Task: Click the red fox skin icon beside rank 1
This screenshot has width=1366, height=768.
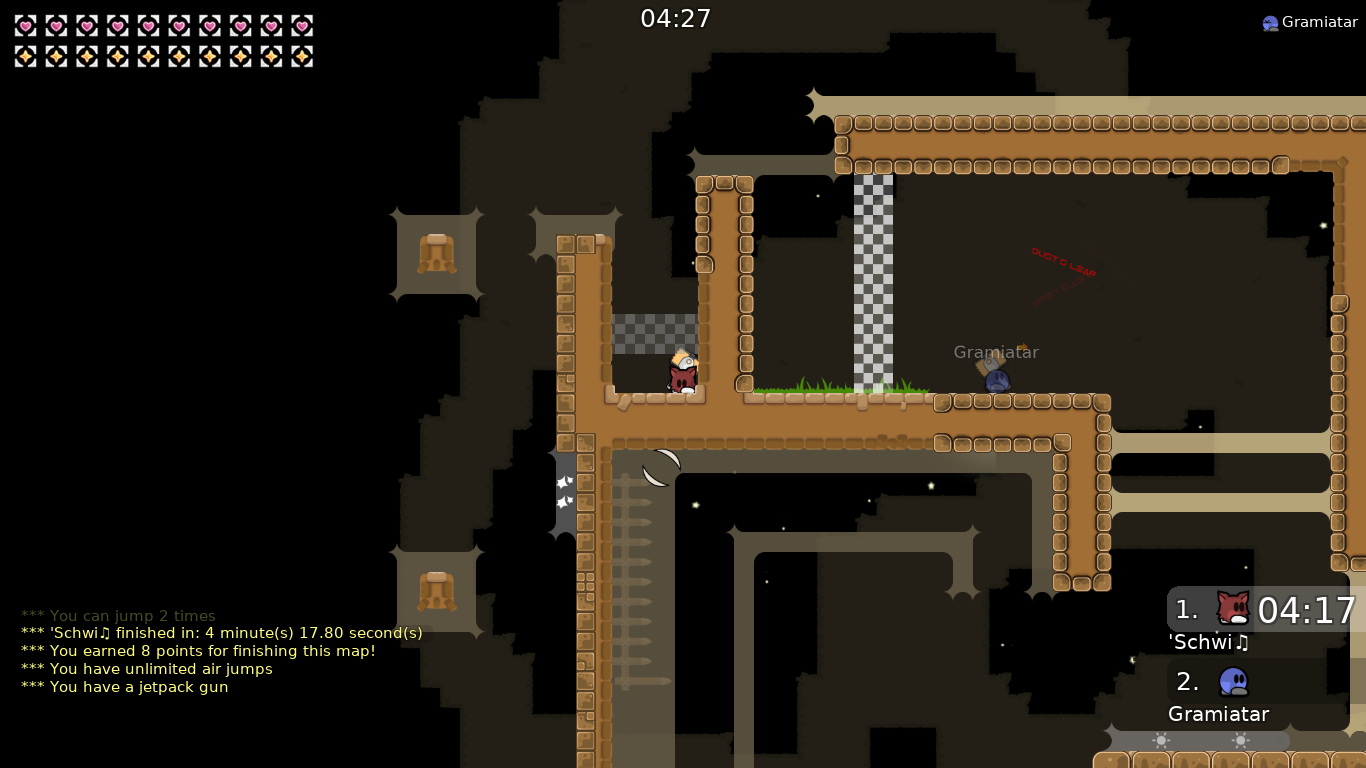Action: pos(1232,608)
